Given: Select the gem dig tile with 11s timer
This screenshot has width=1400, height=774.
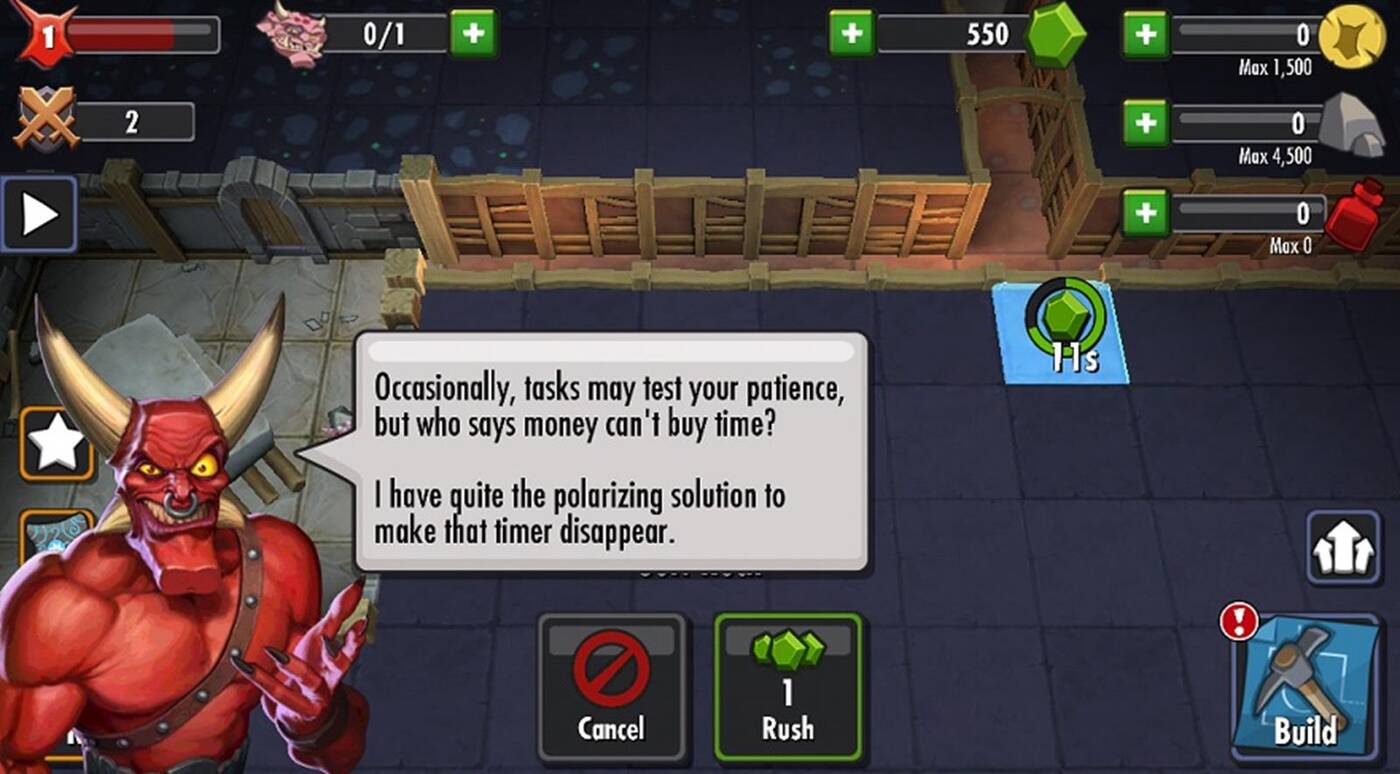Looking at the screenshot, I should tap(1064, 333).
